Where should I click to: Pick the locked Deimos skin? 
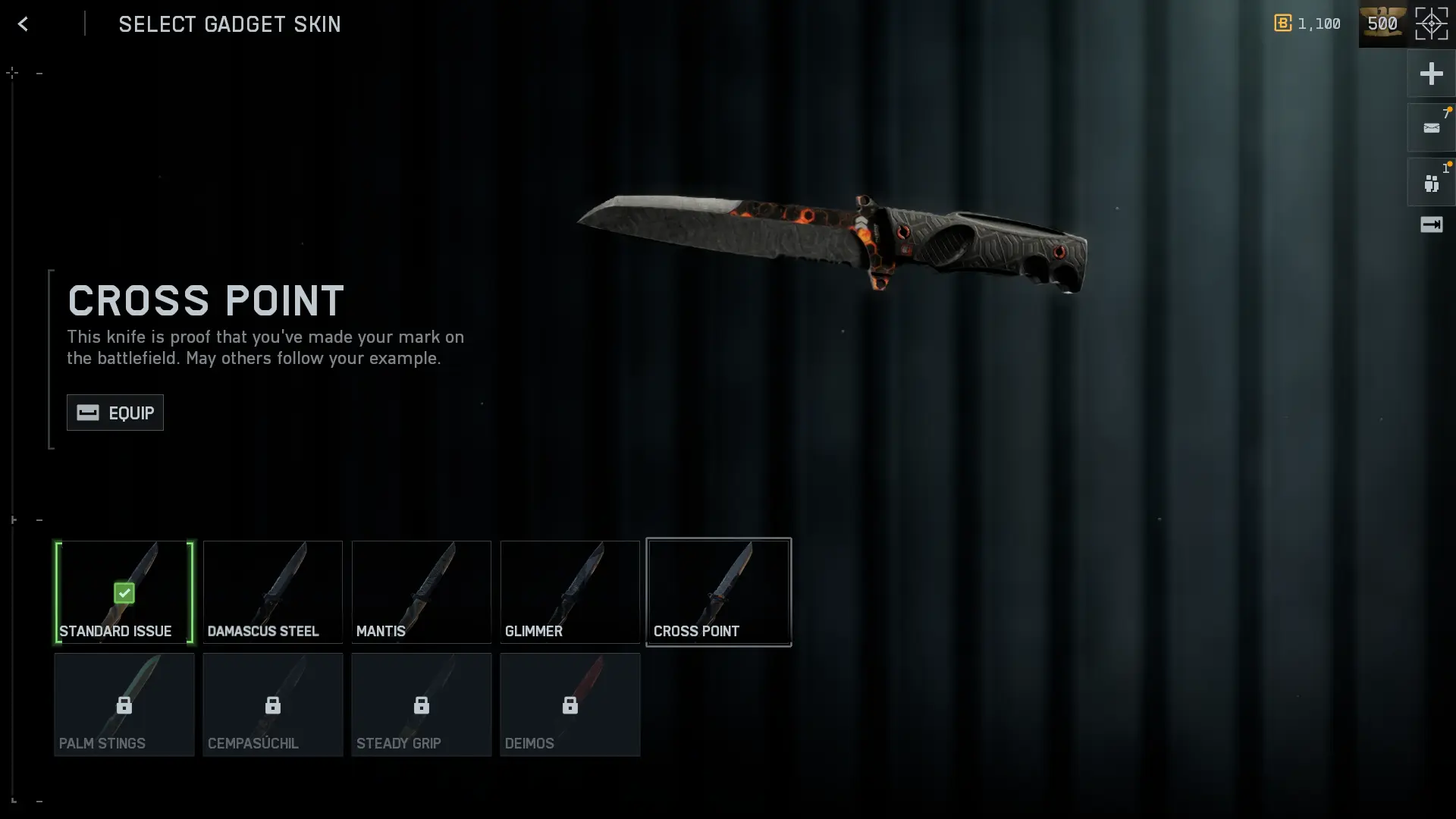point(570,705)
